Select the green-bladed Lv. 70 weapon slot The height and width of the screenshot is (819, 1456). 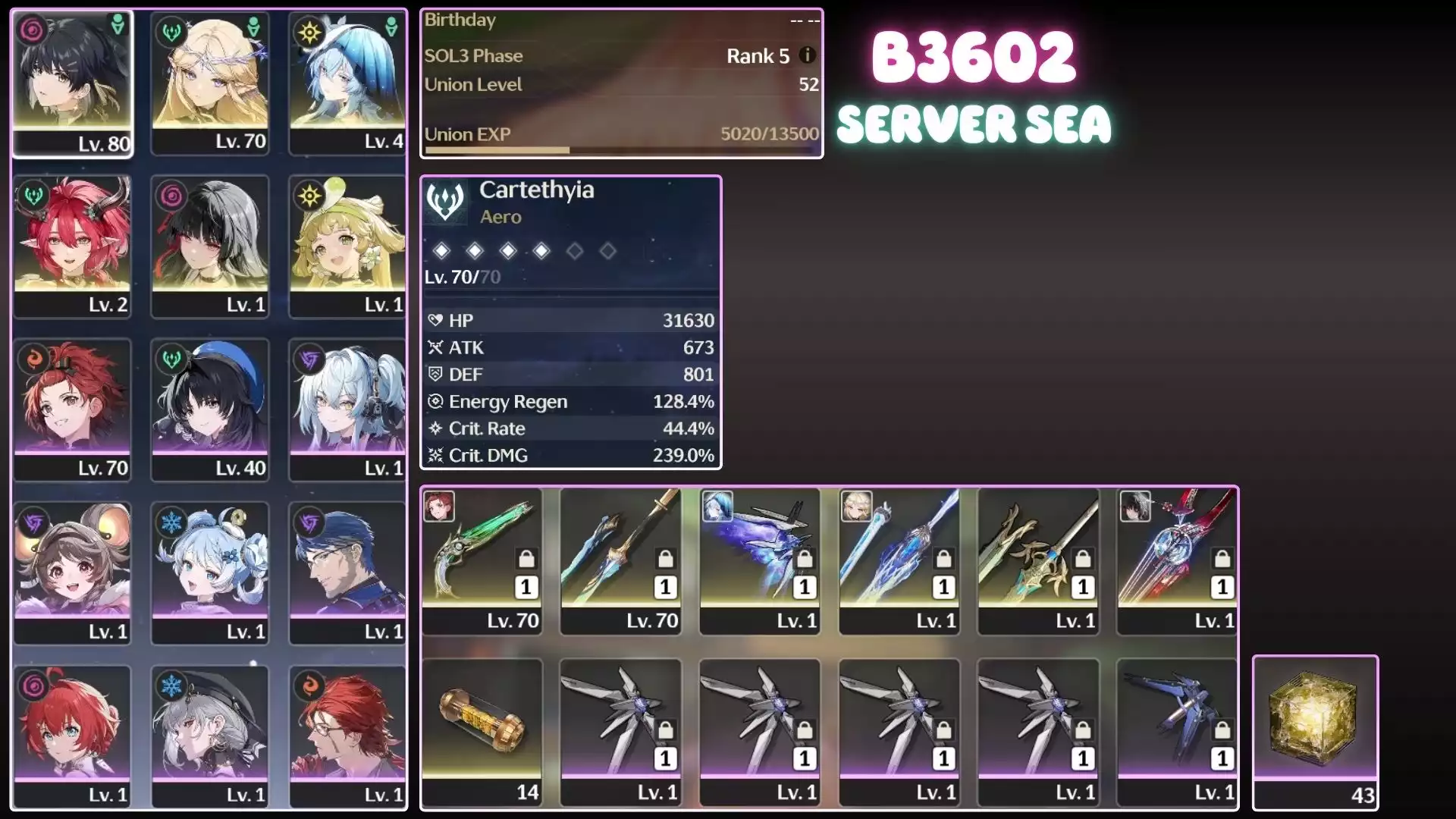click(x=482, y=560)
